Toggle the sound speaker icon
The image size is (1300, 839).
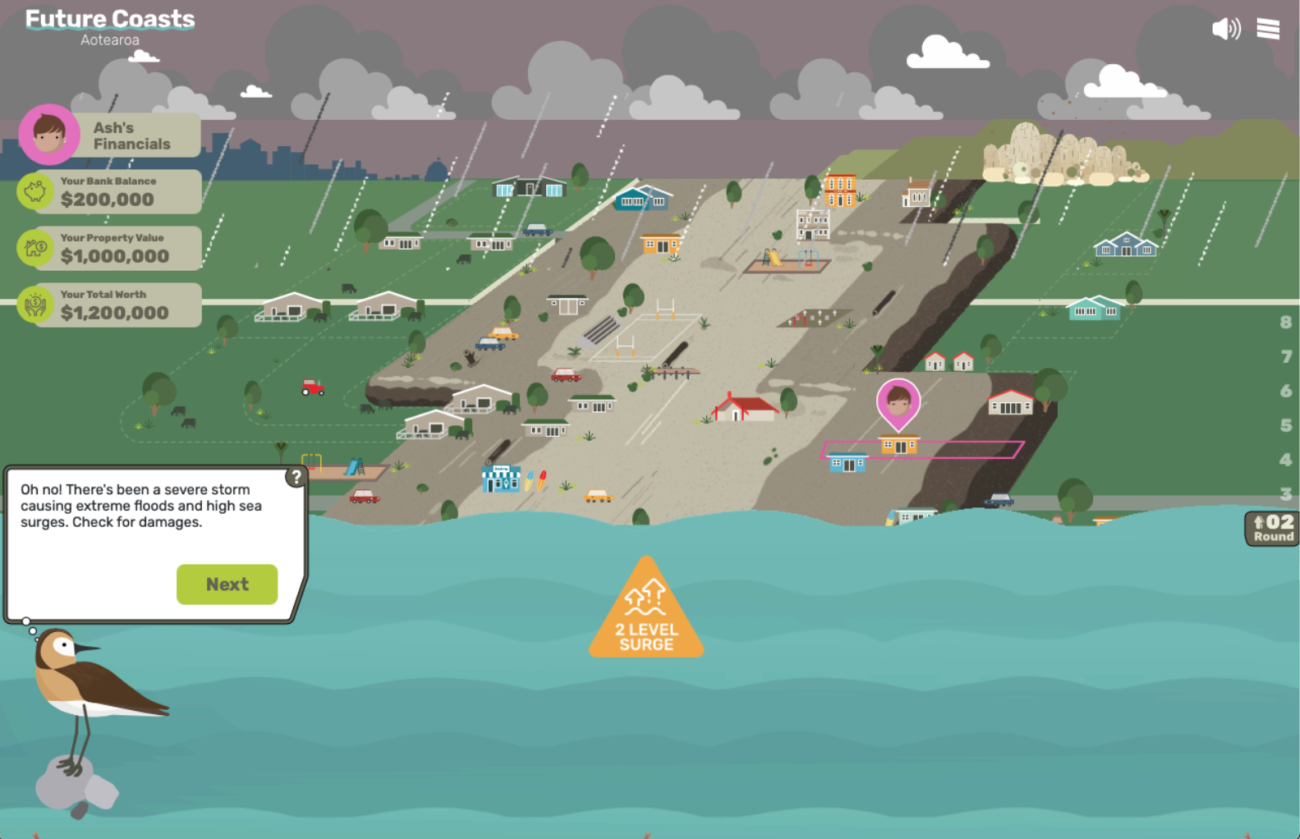[x=1225, y=28]
